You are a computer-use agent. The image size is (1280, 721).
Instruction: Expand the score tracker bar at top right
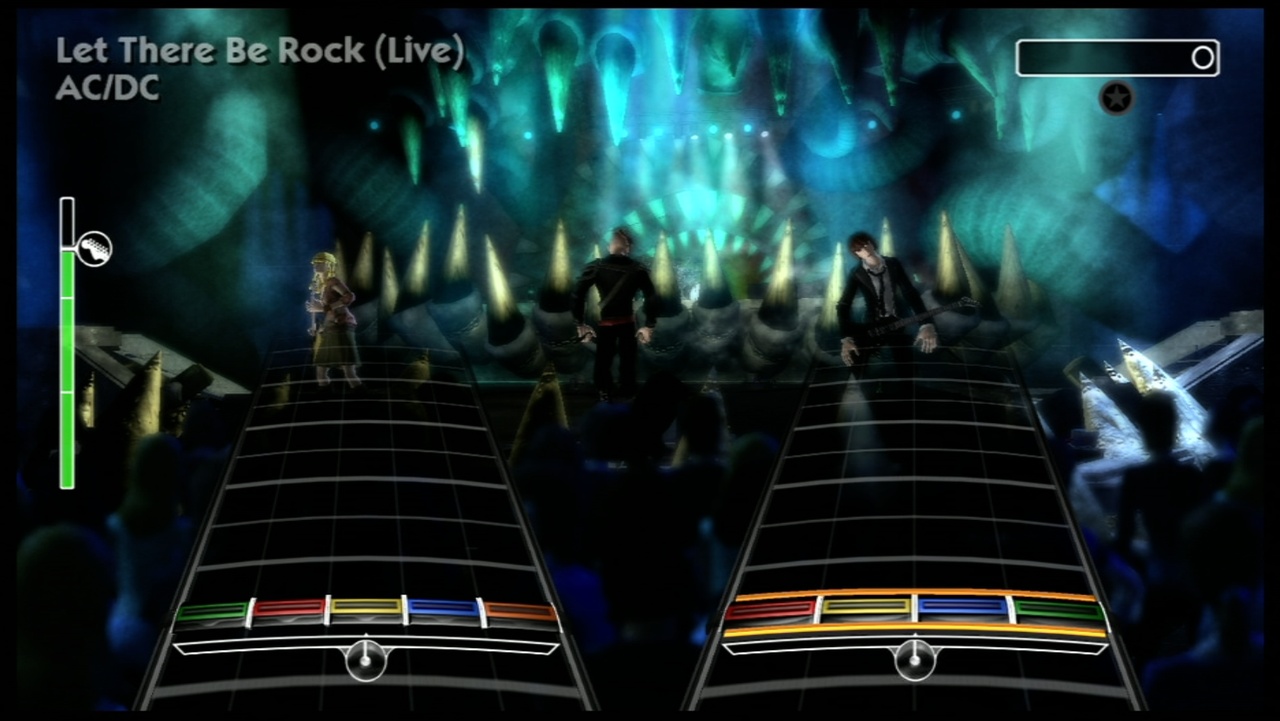point(1117,57)
